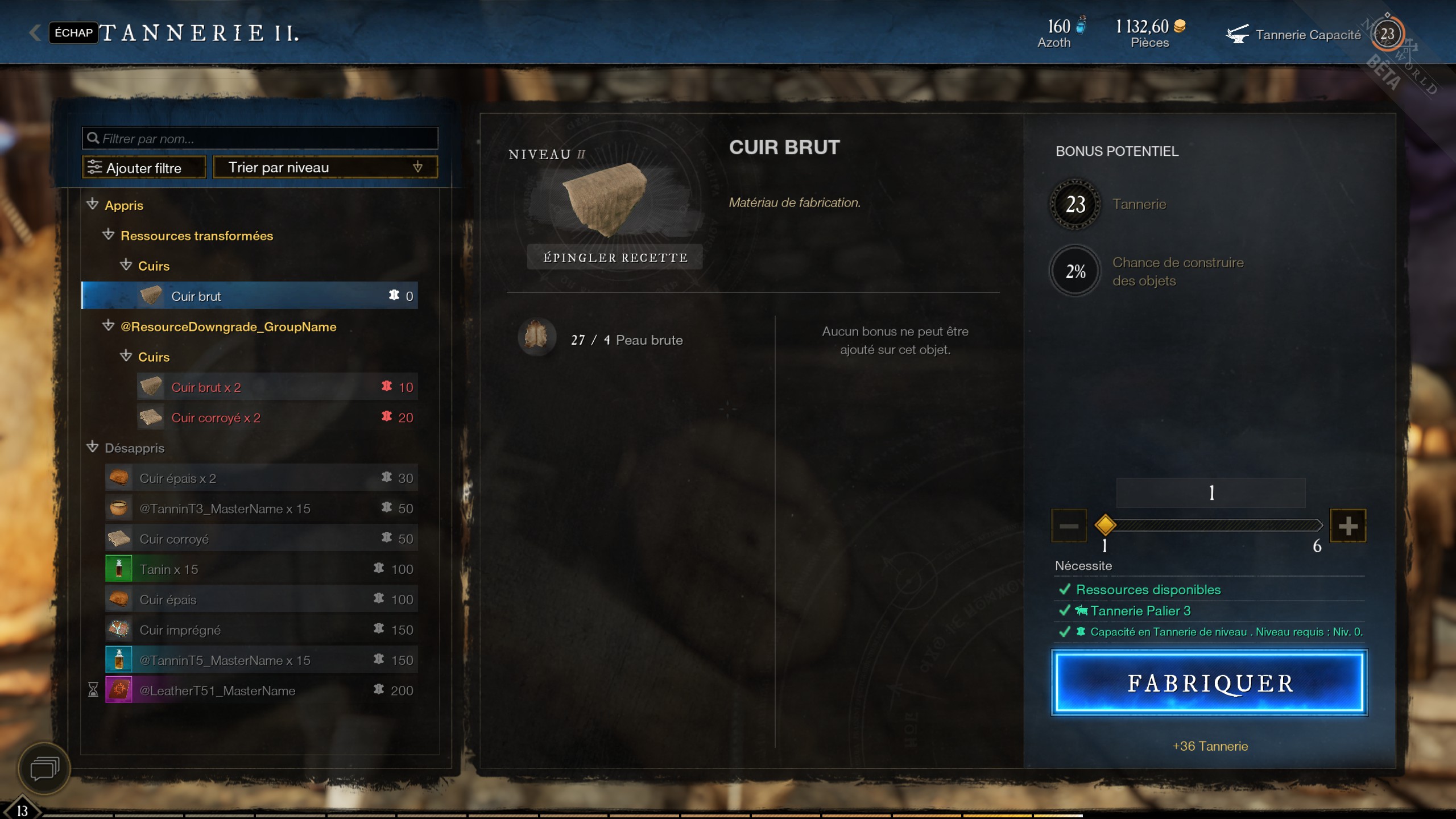Image resolution: width=1456 pixels, height=819 pixels.
Task: Click the Peau brute ingredient icon
Action: pos(536,337)
